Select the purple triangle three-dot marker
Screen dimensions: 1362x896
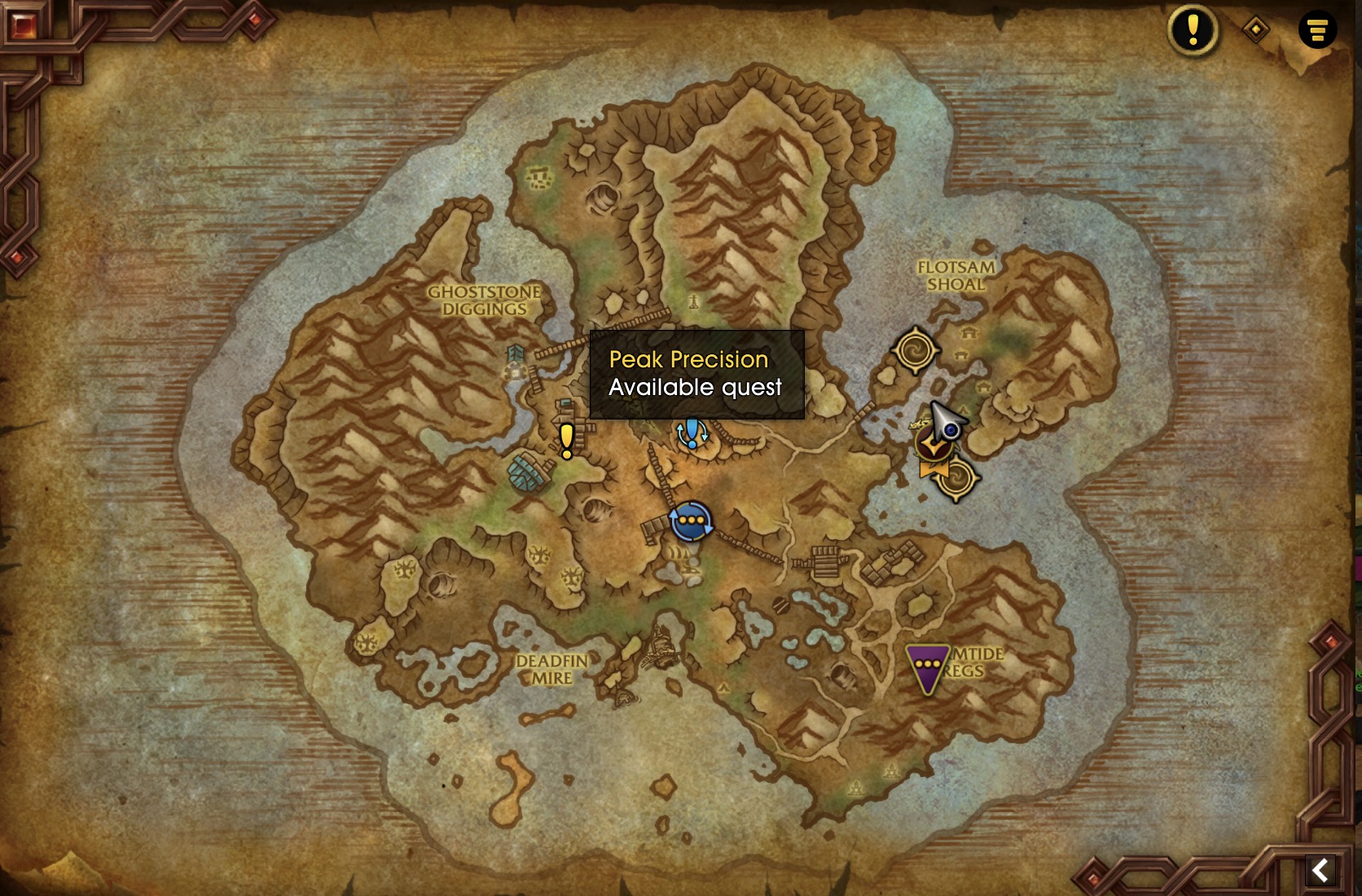tap(927, 667)
